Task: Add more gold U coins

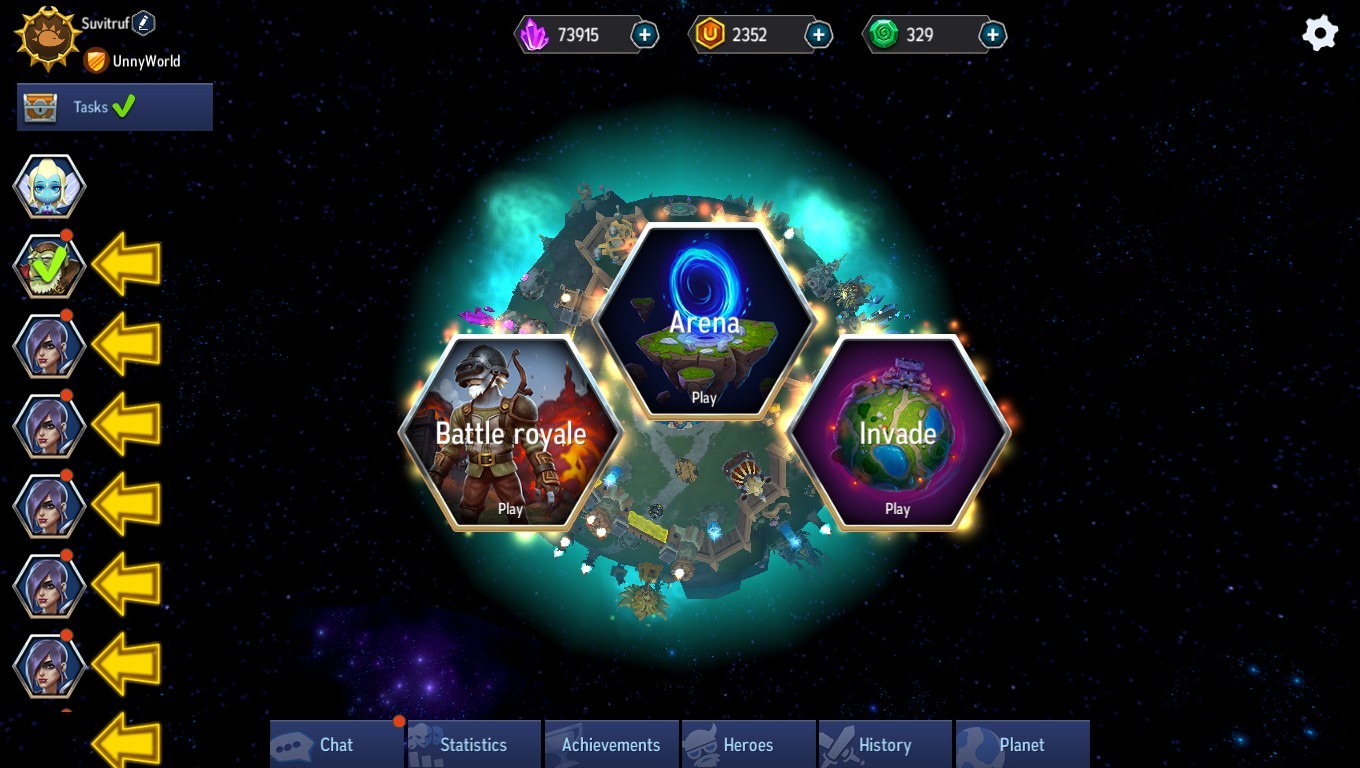Action: (818, 35)
